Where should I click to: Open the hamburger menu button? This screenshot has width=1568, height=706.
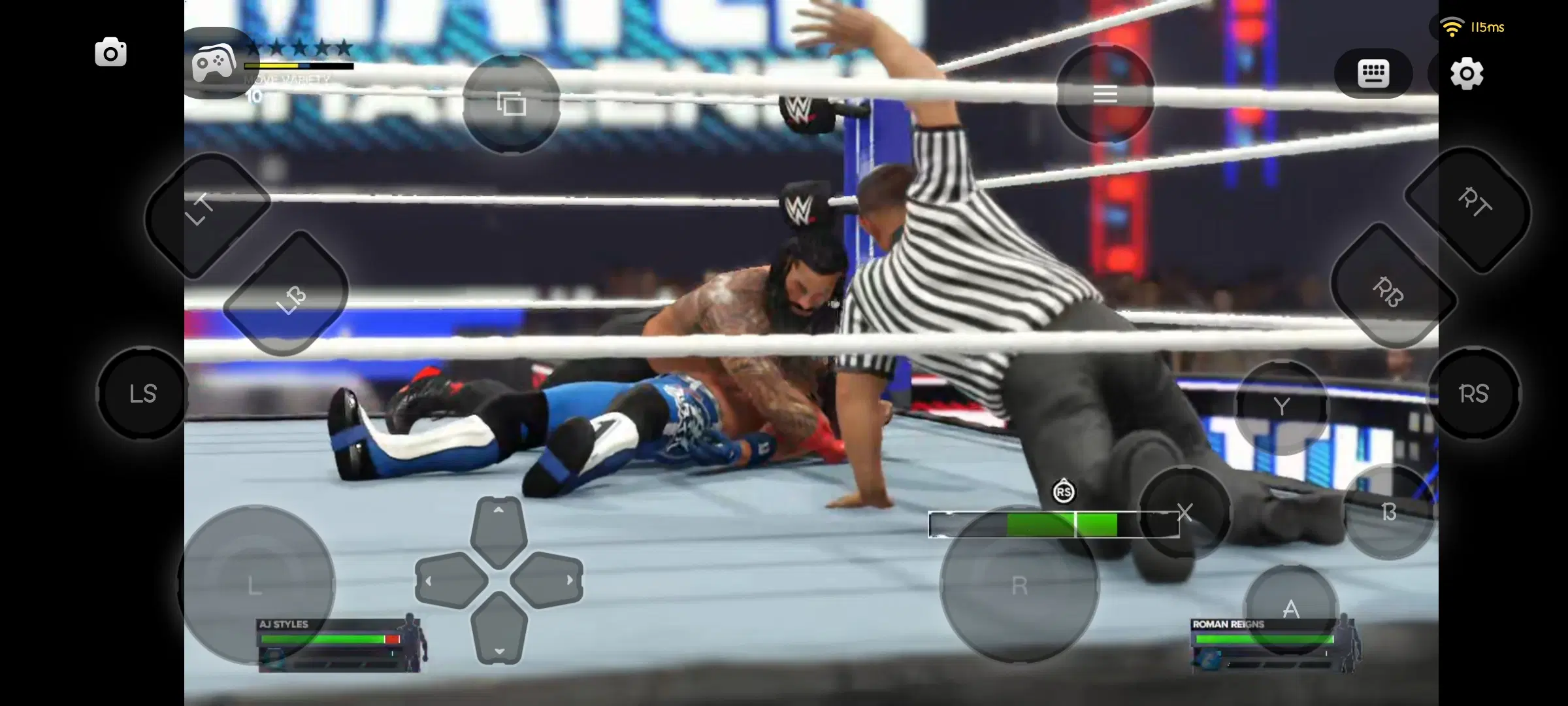click(1105, 94)
